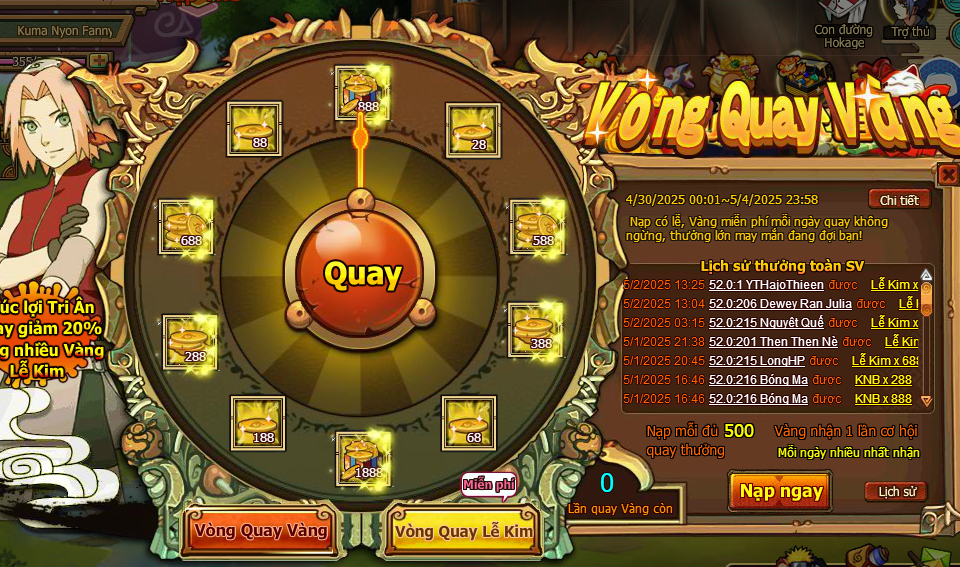Image resolution: width=960 pixels, height=567 pixels.
Task: Spin the wheel with the Quay button
Action: point(362,273)
